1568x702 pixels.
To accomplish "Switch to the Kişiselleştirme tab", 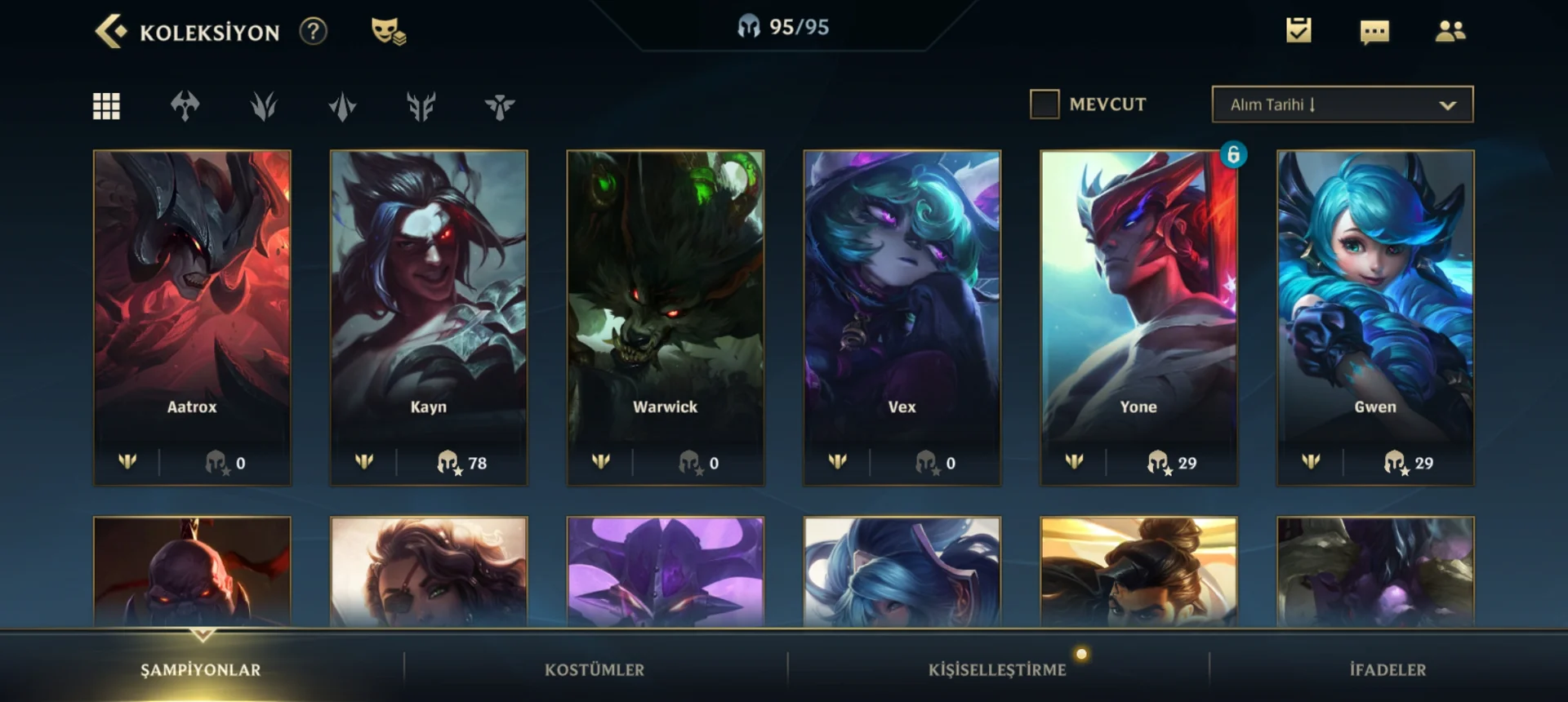I will pyautogui.click(x=997, y=670).
